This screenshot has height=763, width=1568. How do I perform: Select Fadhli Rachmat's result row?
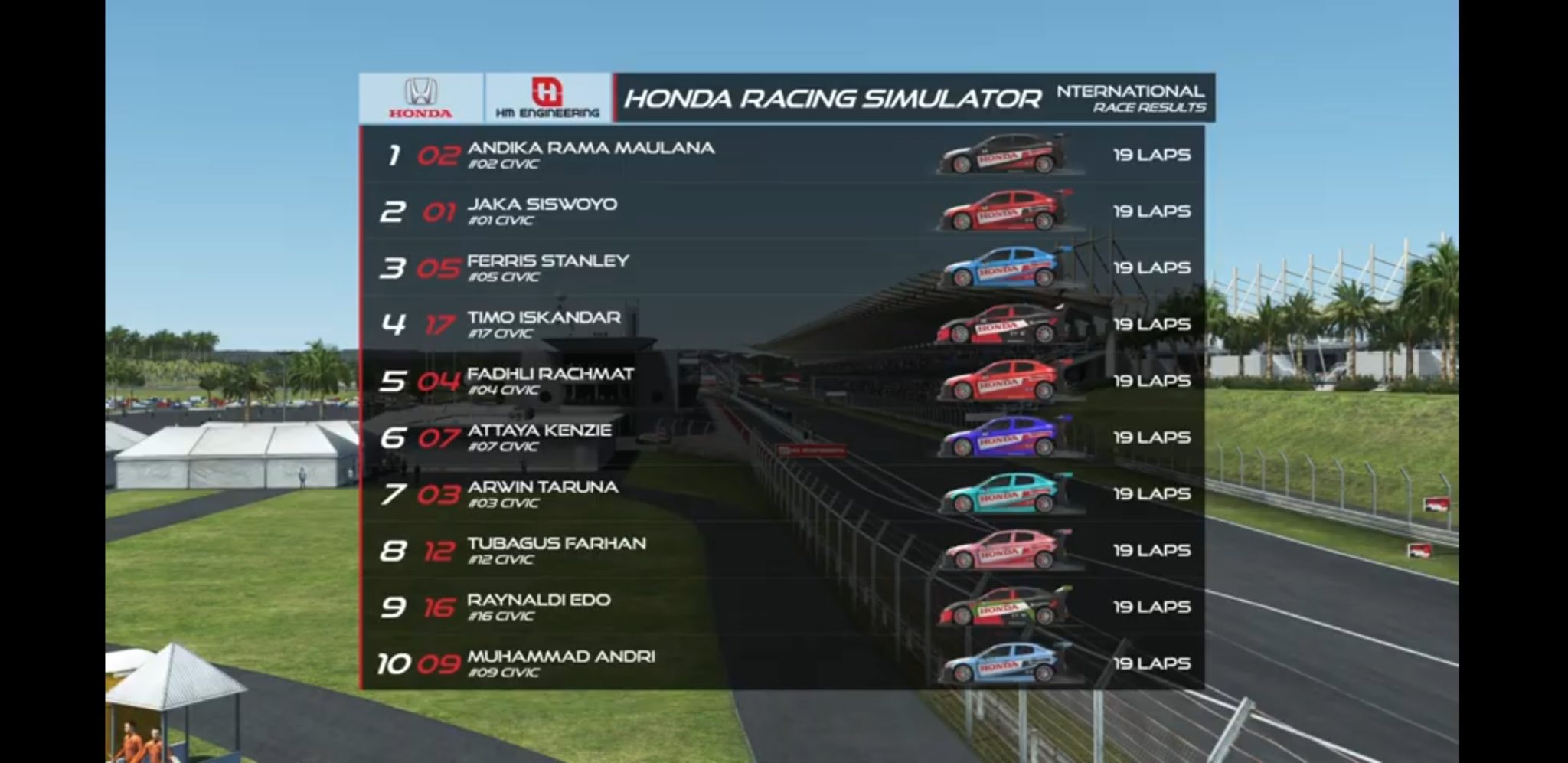coord(550,381)
